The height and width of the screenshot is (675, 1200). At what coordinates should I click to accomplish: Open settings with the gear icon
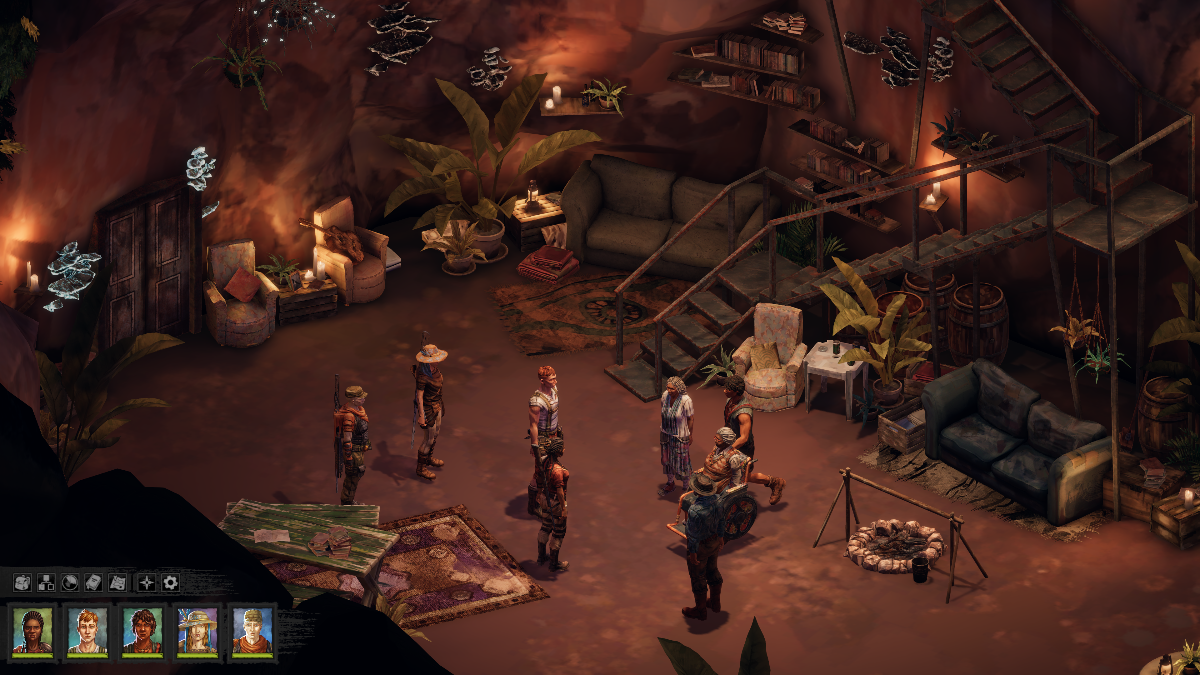pyautogui.click(x=171, y=582)
